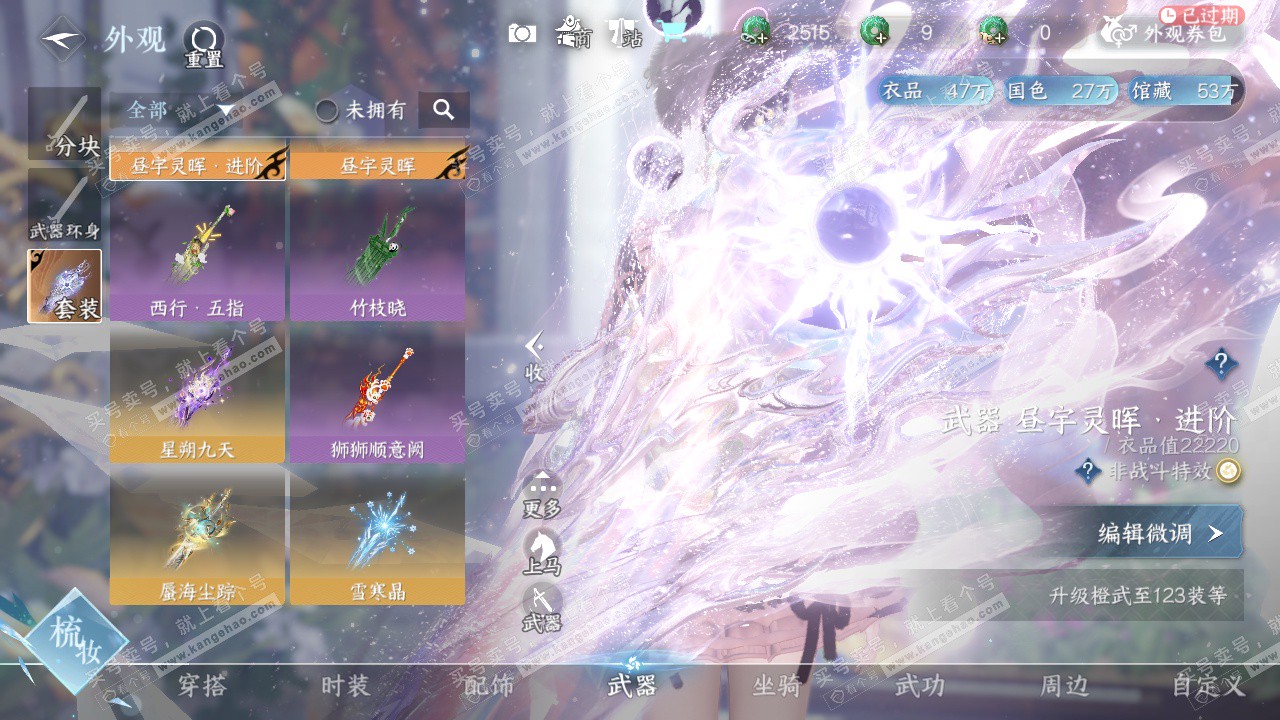This screenshot has width=1280, height=720.
Task: Select the 武器环身 side category
Action: [x=65, y=206]
